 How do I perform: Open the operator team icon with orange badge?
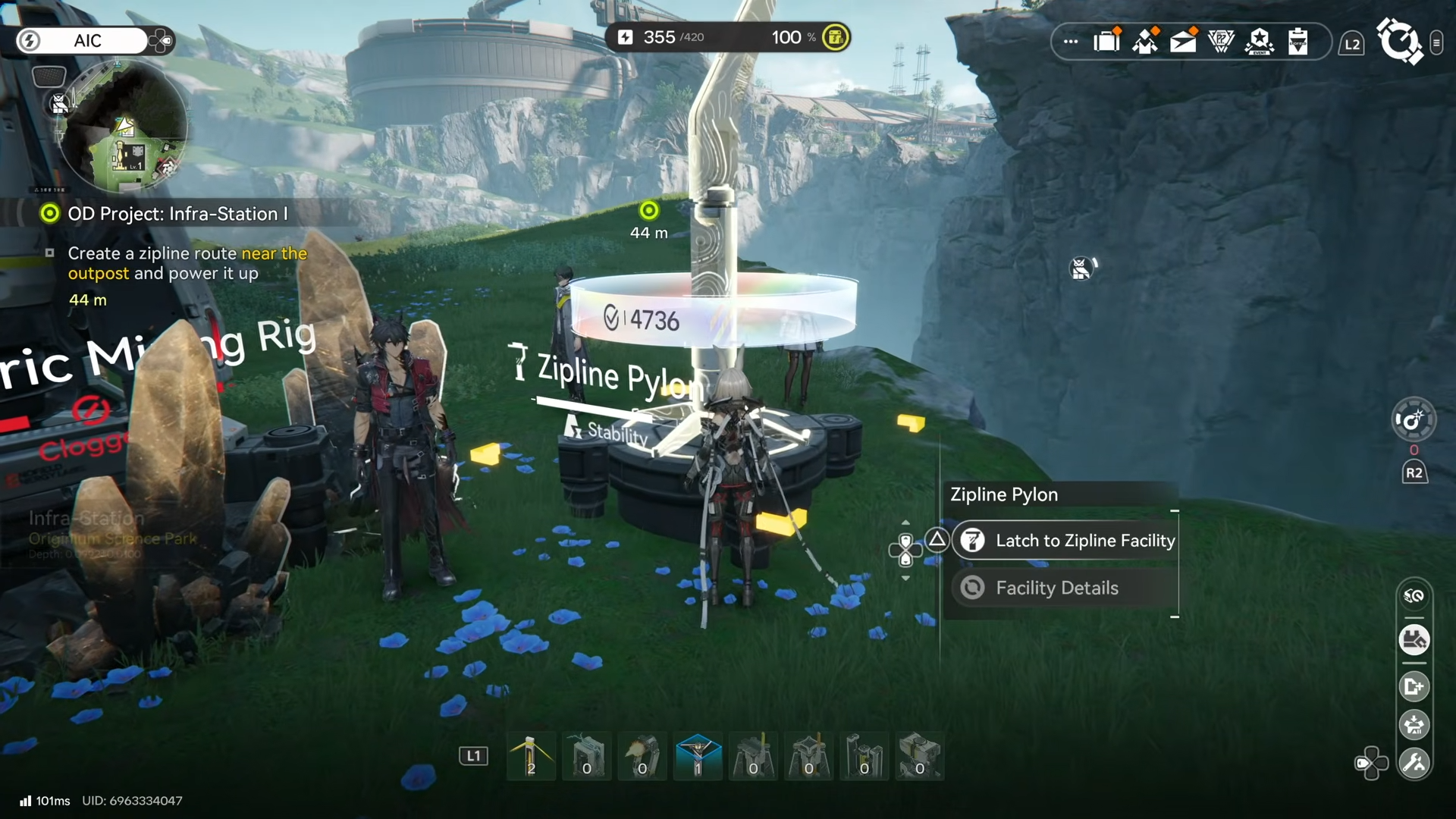pos(1145,41)
